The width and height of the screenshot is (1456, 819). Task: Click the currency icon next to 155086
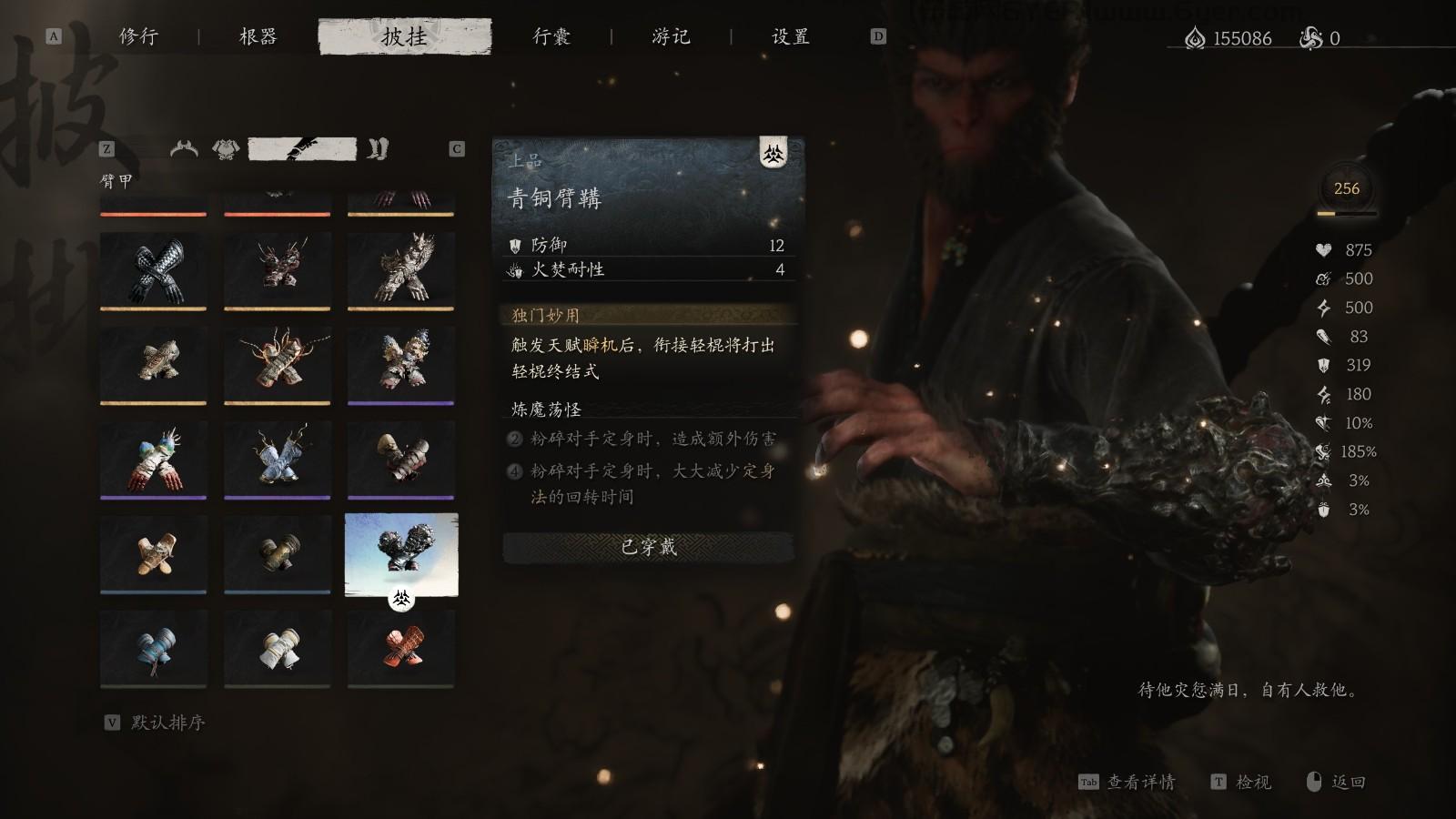pos(1197,38)
